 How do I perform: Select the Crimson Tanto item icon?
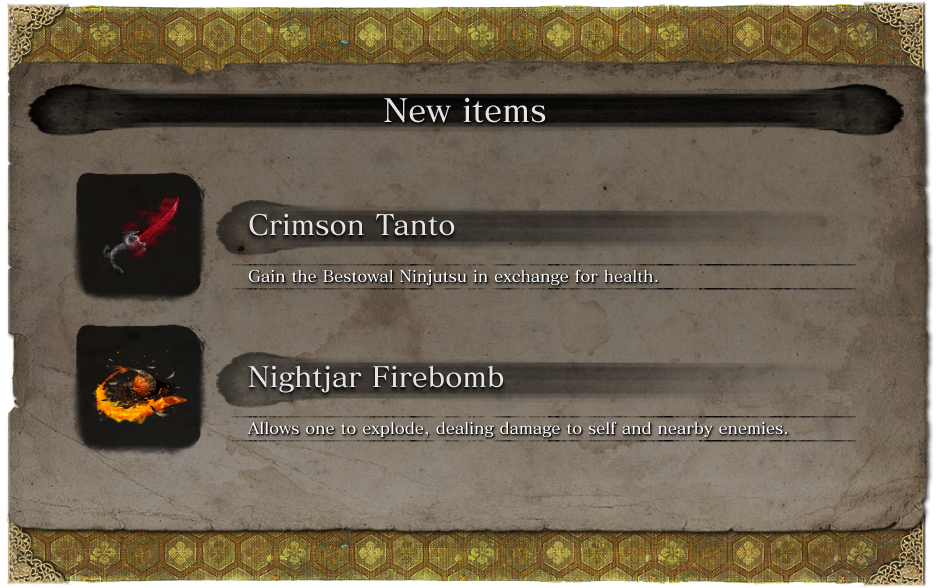coord(139,234)
